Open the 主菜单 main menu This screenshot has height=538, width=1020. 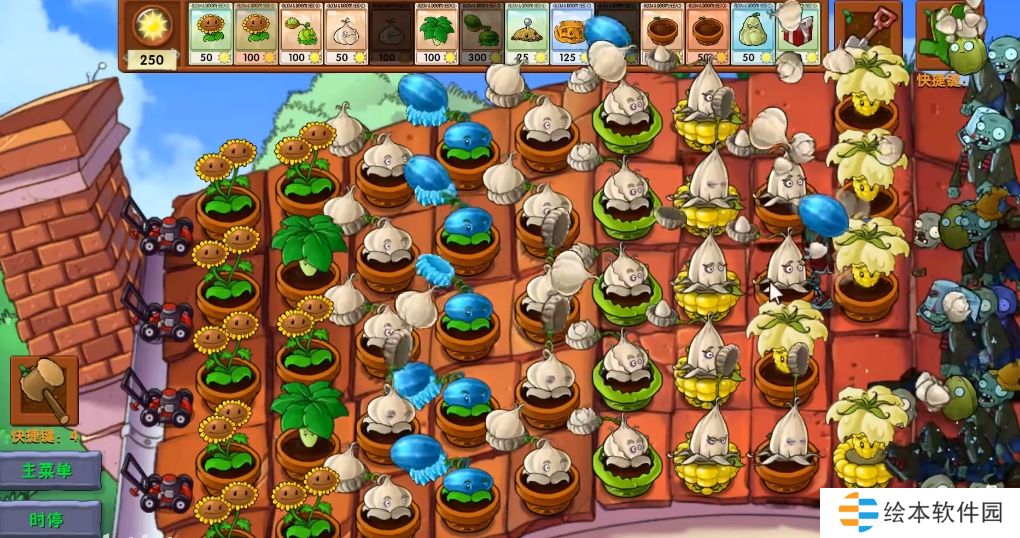[50, 470]
